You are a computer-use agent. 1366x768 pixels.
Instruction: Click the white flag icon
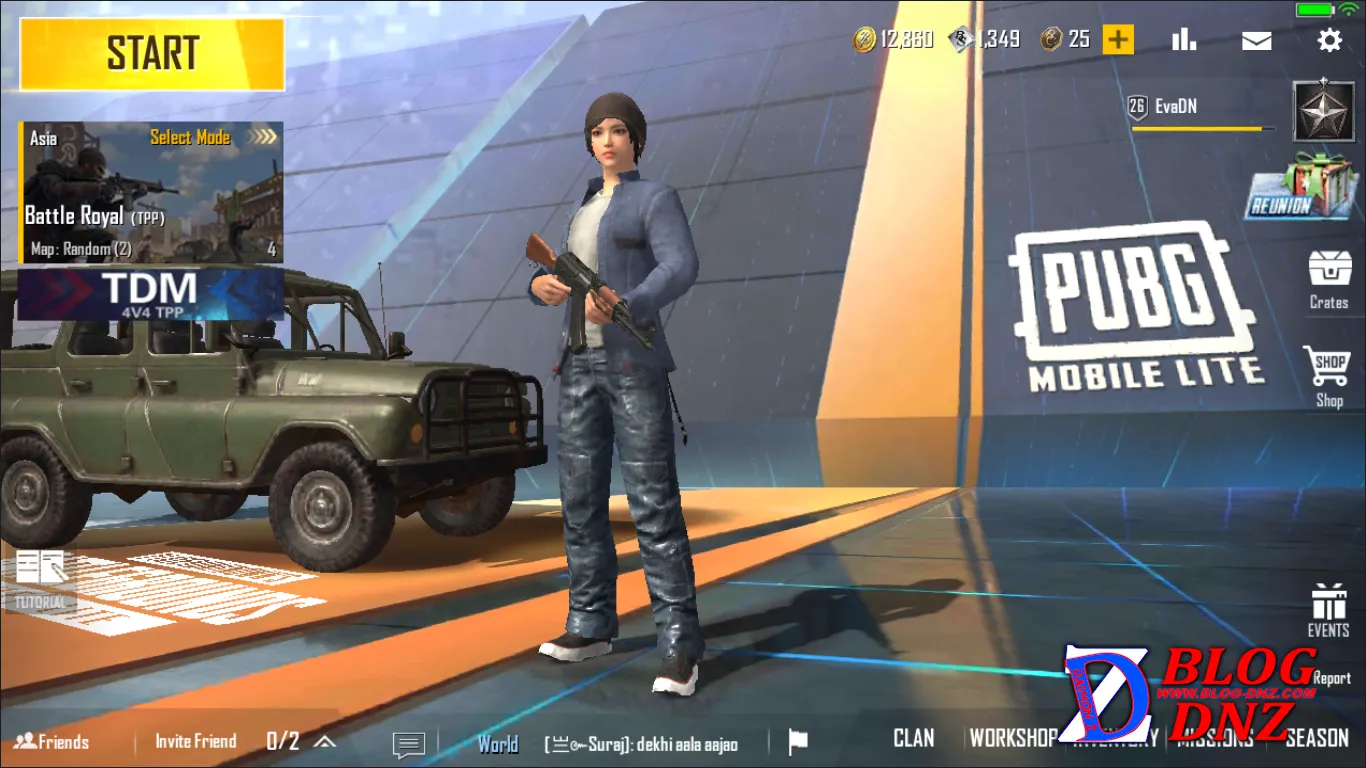click(797, 742)
